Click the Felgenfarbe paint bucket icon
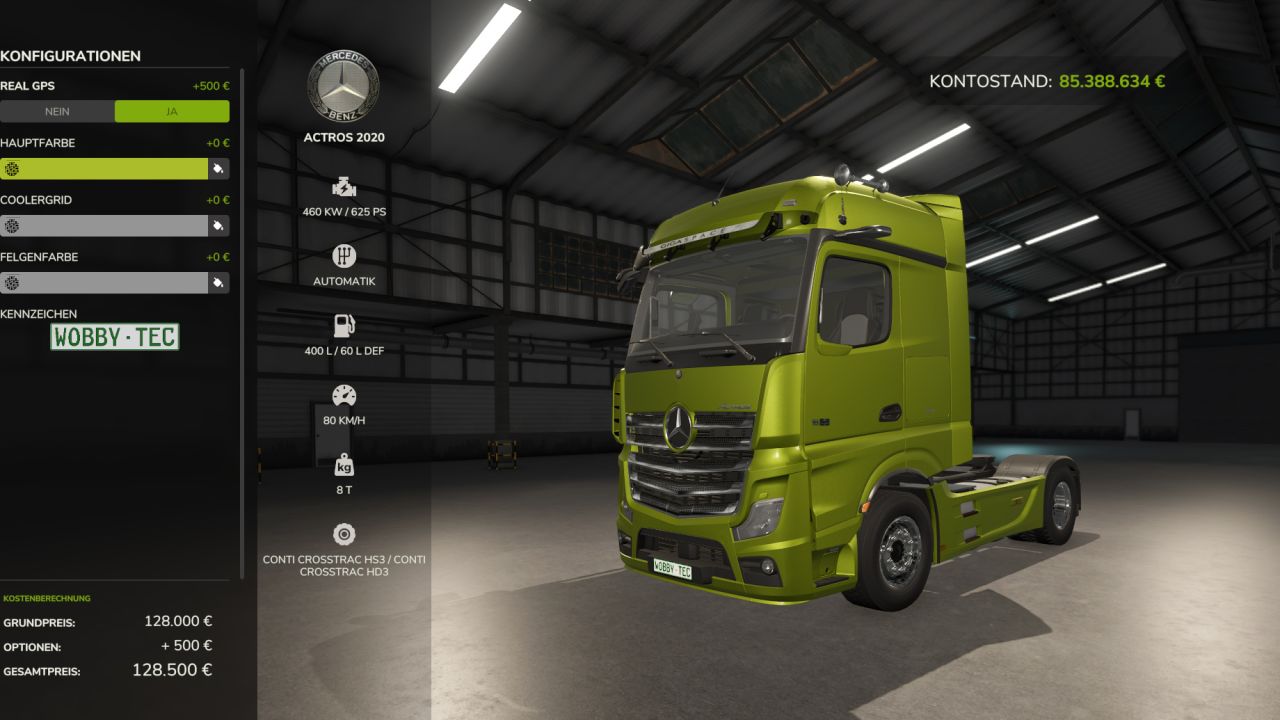 [218, 283]
